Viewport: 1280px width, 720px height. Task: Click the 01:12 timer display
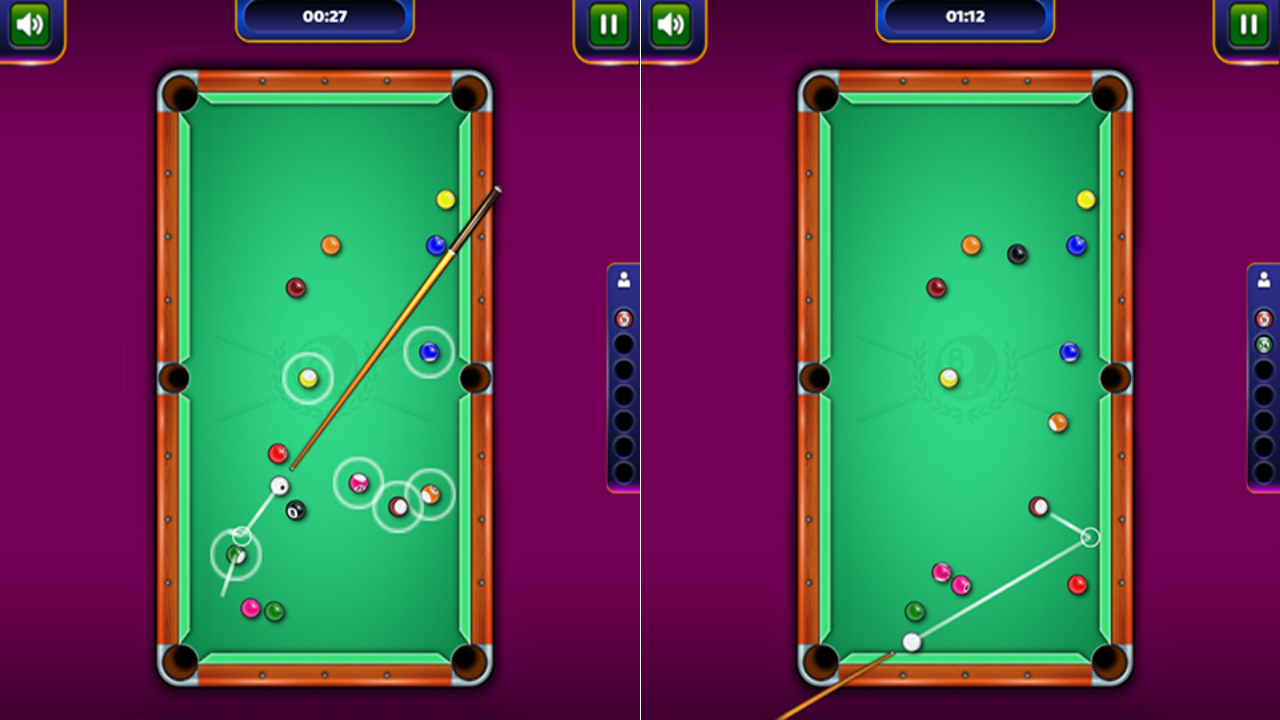pos(964,15)
